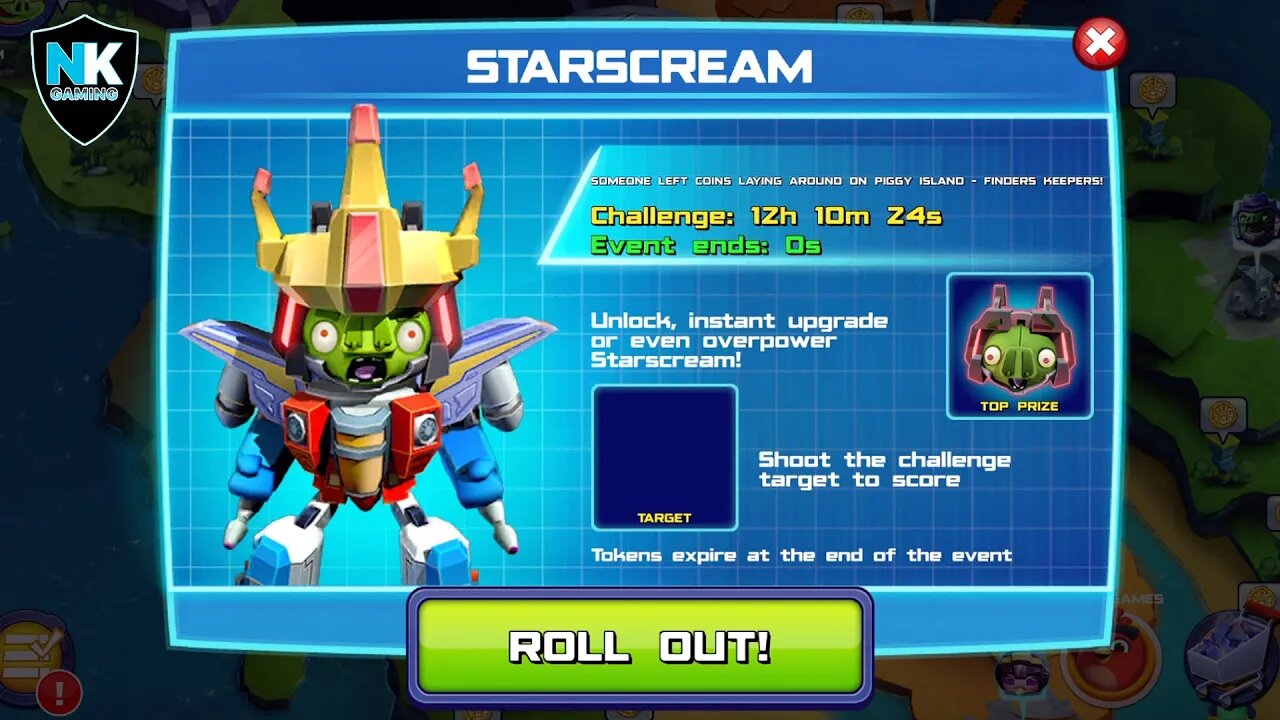
Task: Click the Tokens expire notice text
Action: click(x=802, y=555)
